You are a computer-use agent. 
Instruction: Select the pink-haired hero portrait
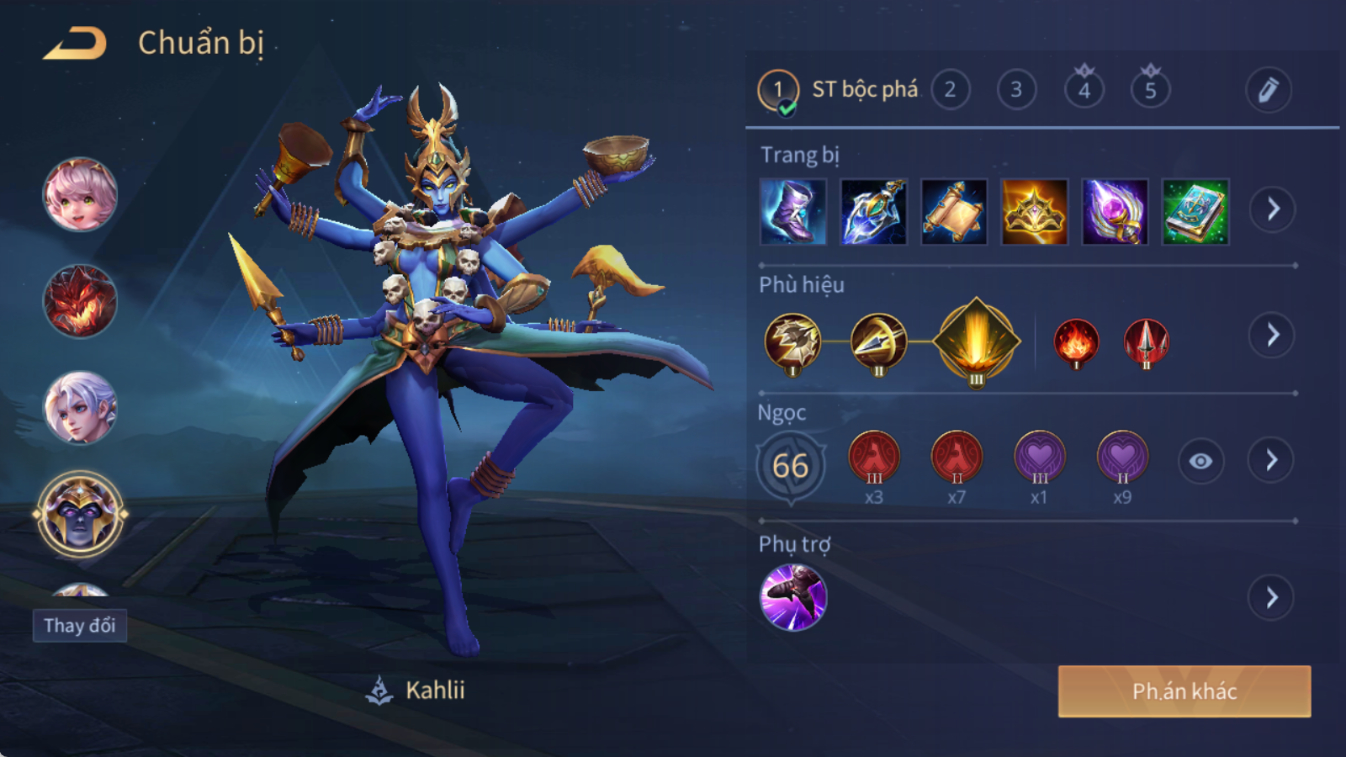pyautogui.click(x=80, y=194)
